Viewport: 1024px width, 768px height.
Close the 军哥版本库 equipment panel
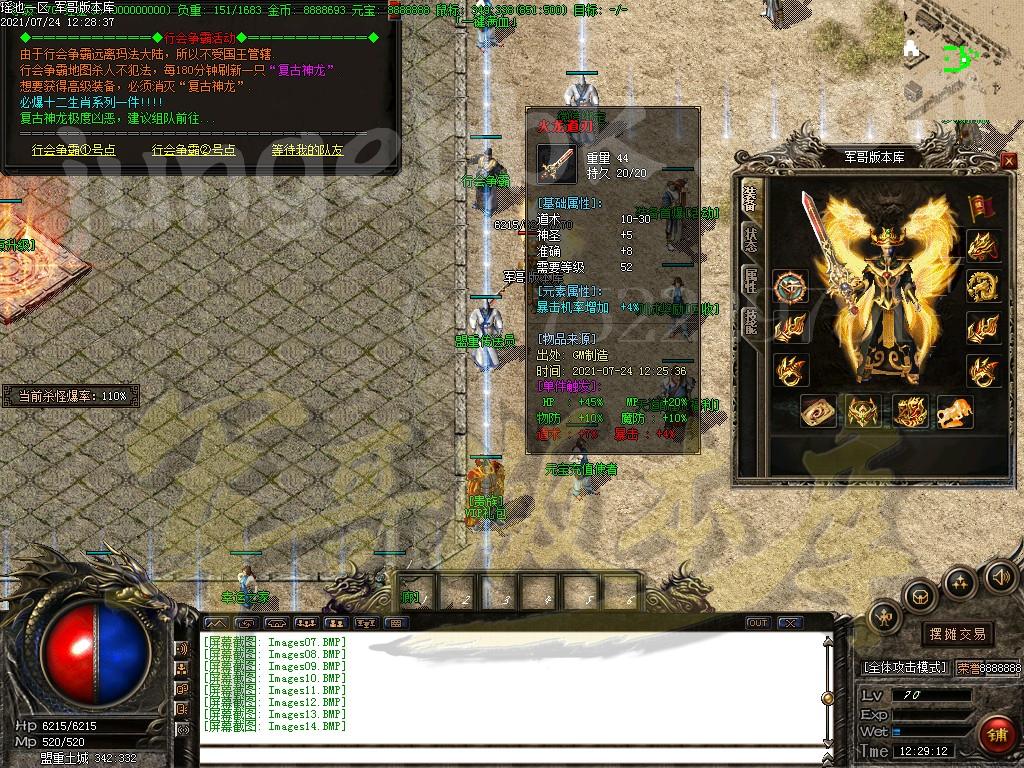[x=1008, y=161]
